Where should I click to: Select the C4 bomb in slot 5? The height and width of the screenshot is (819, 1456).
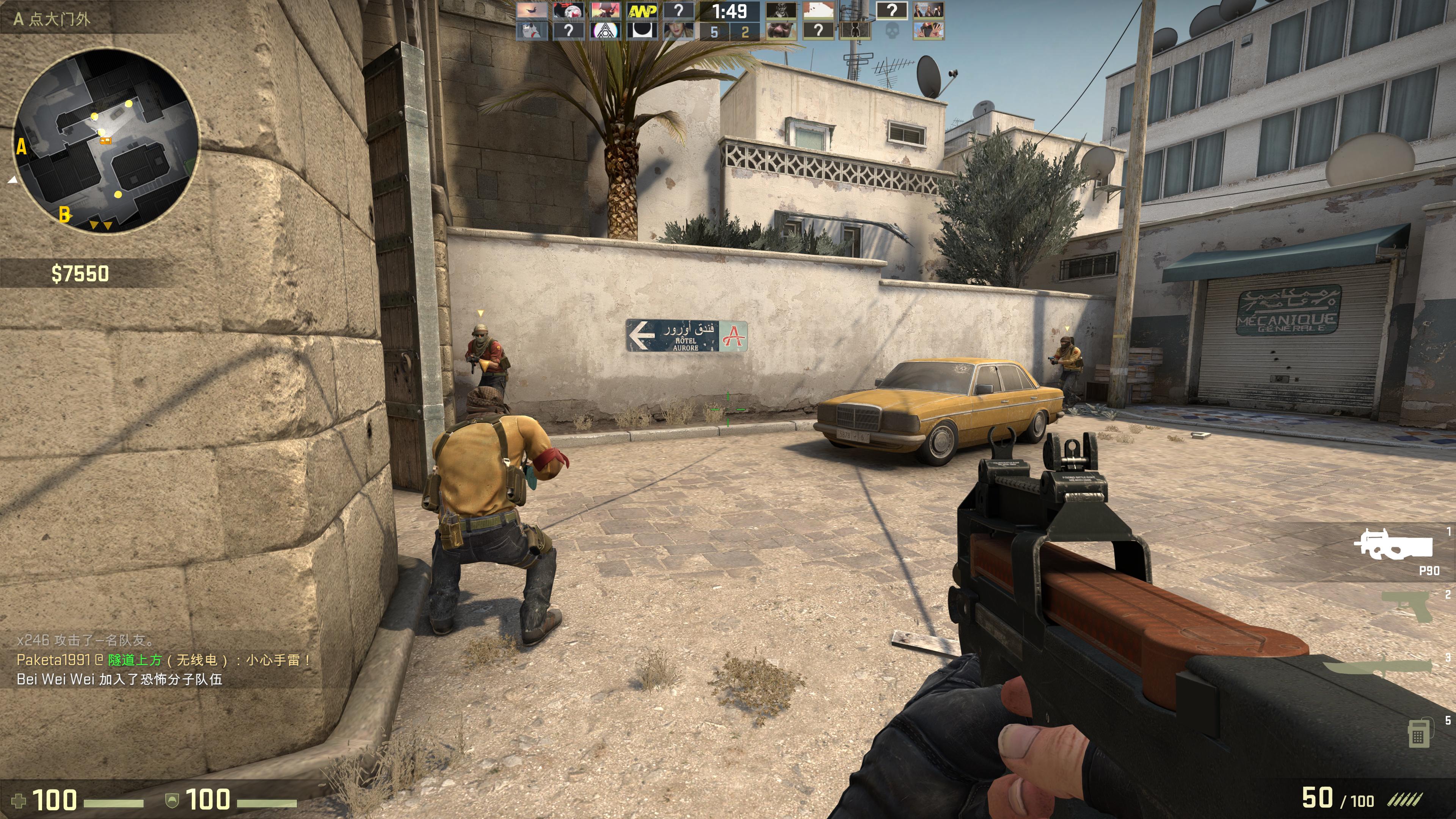(1418, 733)
